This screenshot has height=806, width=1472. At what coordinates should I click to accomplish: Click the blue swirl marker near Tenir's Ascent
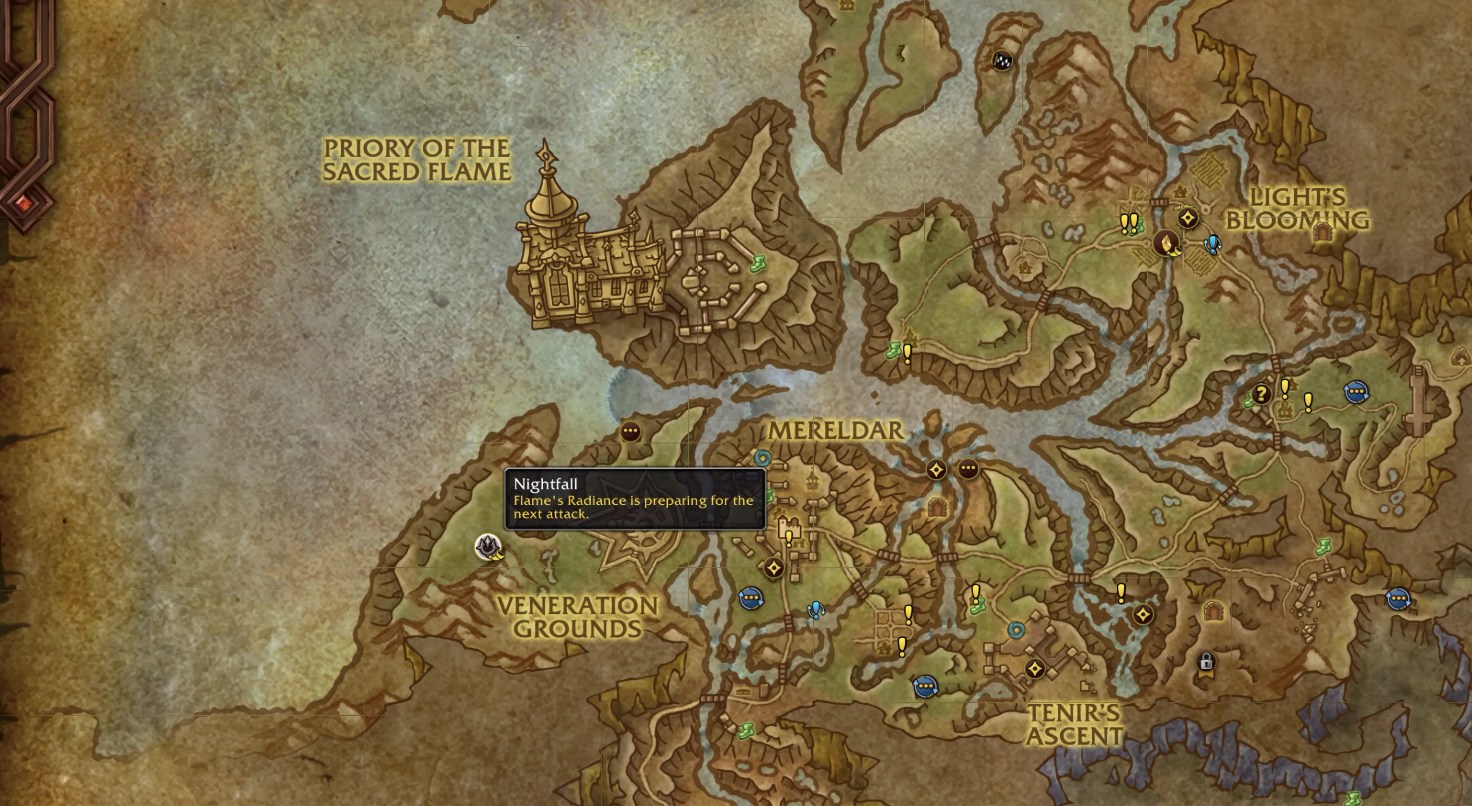(1016, 630)
